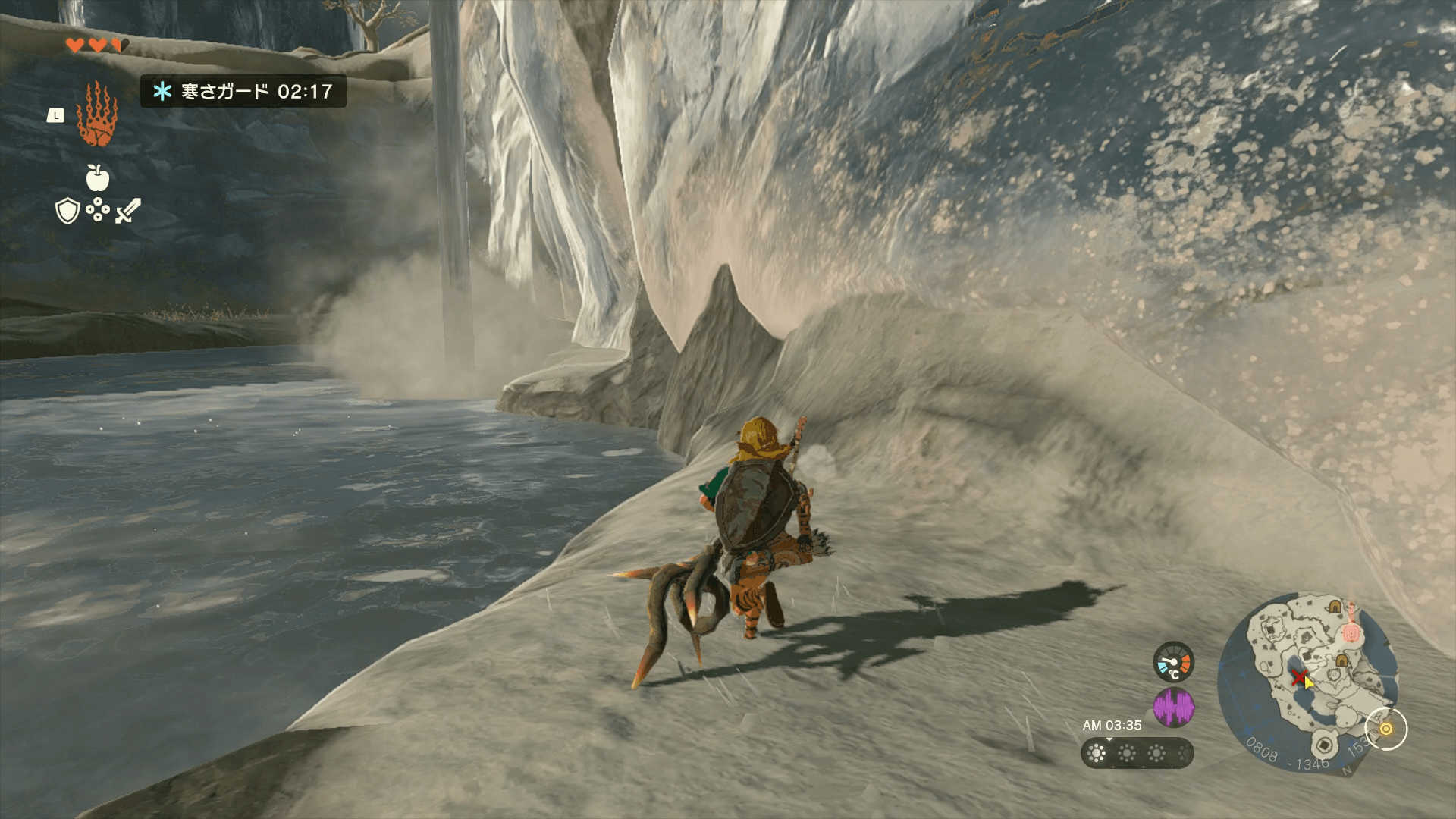
Task: Select the Ultrahand ability icon
Action: pyautogui.click(x=97, y=115)
